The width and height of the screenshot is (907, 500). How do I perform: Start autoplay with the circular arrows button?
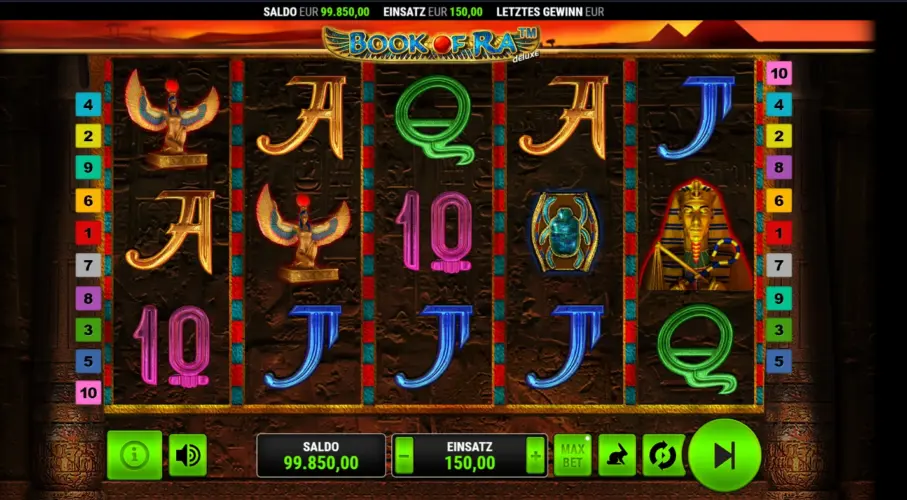pyautogui.click(x=661, y=455)
